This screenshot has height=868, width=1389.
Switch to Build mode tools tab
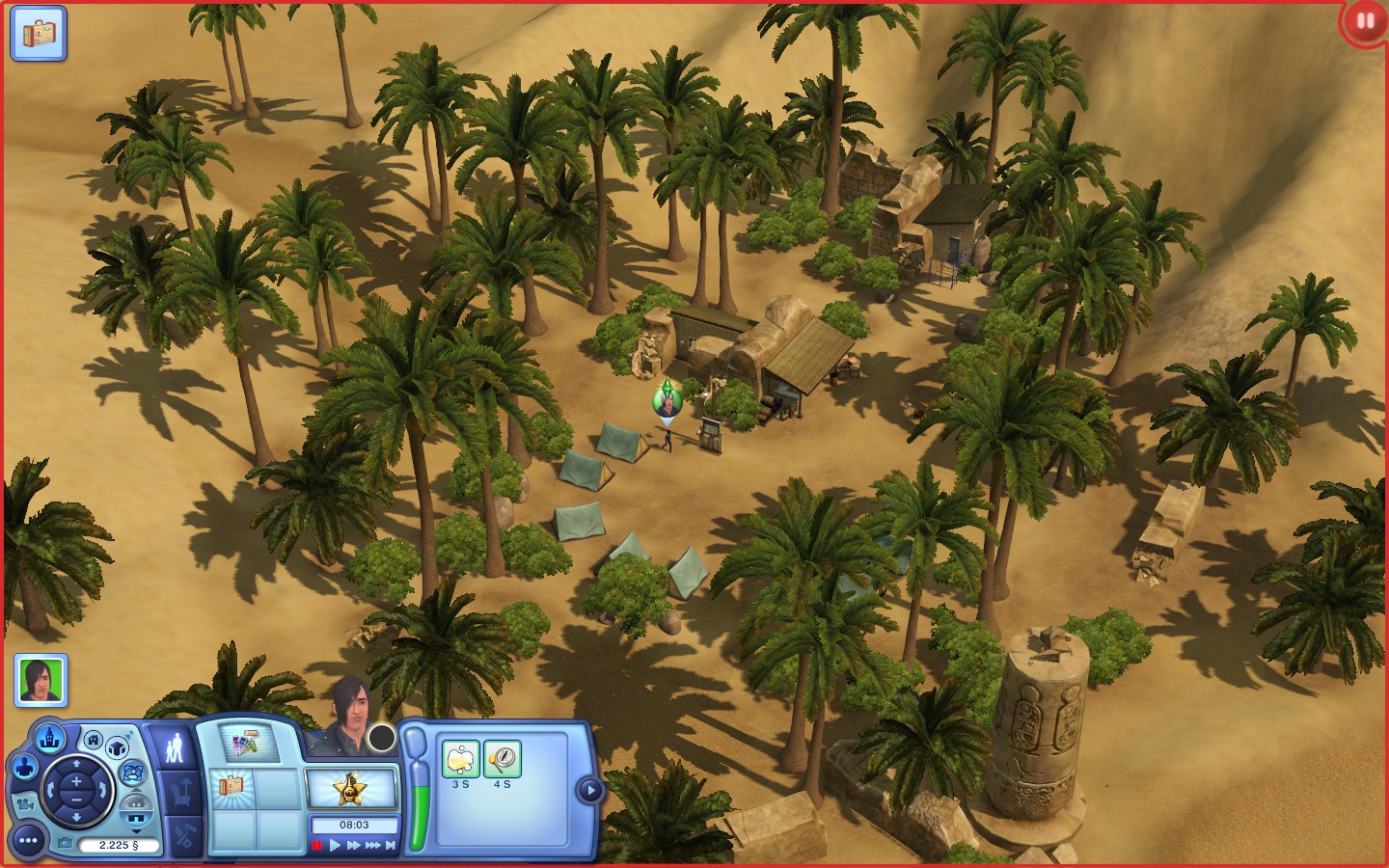[x=185, y=835]
